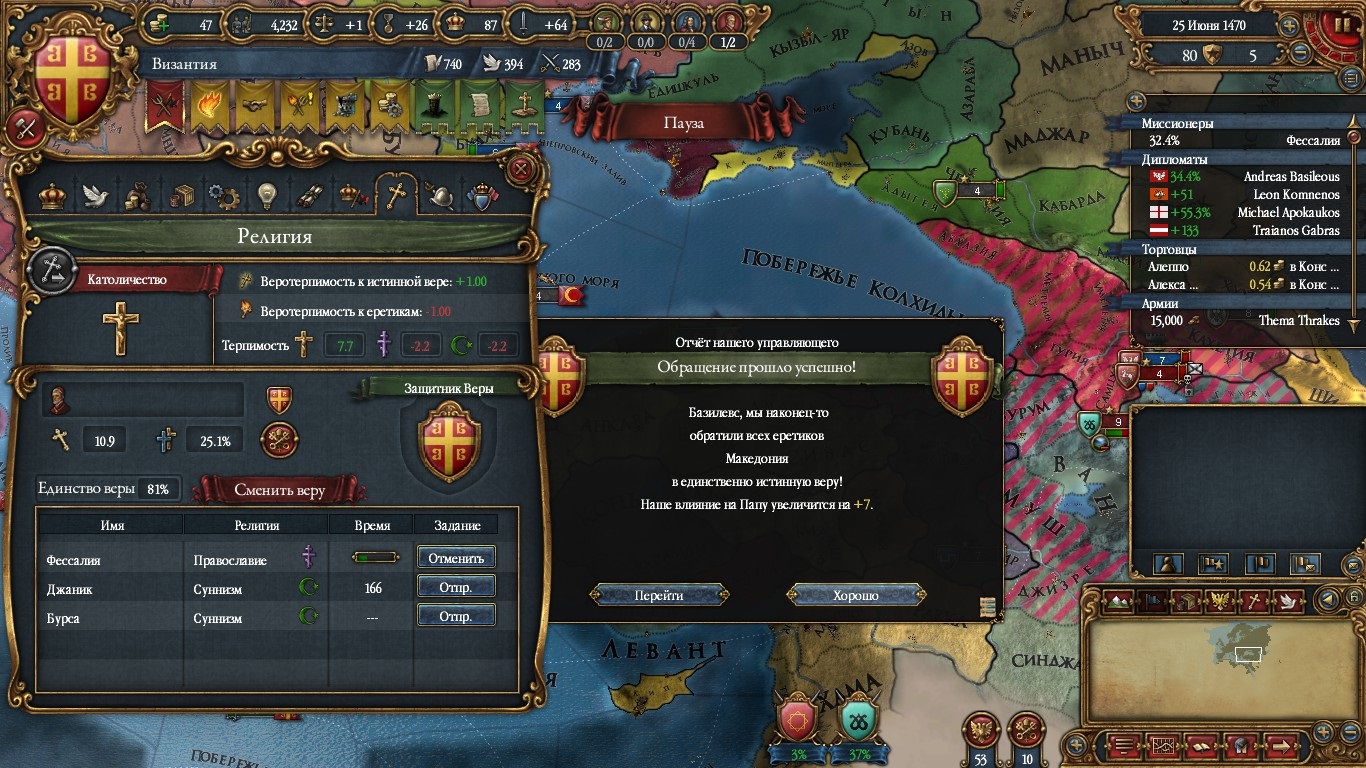Click Перейти to go to Macedonia
The image size is (1366, 768).
659,595
